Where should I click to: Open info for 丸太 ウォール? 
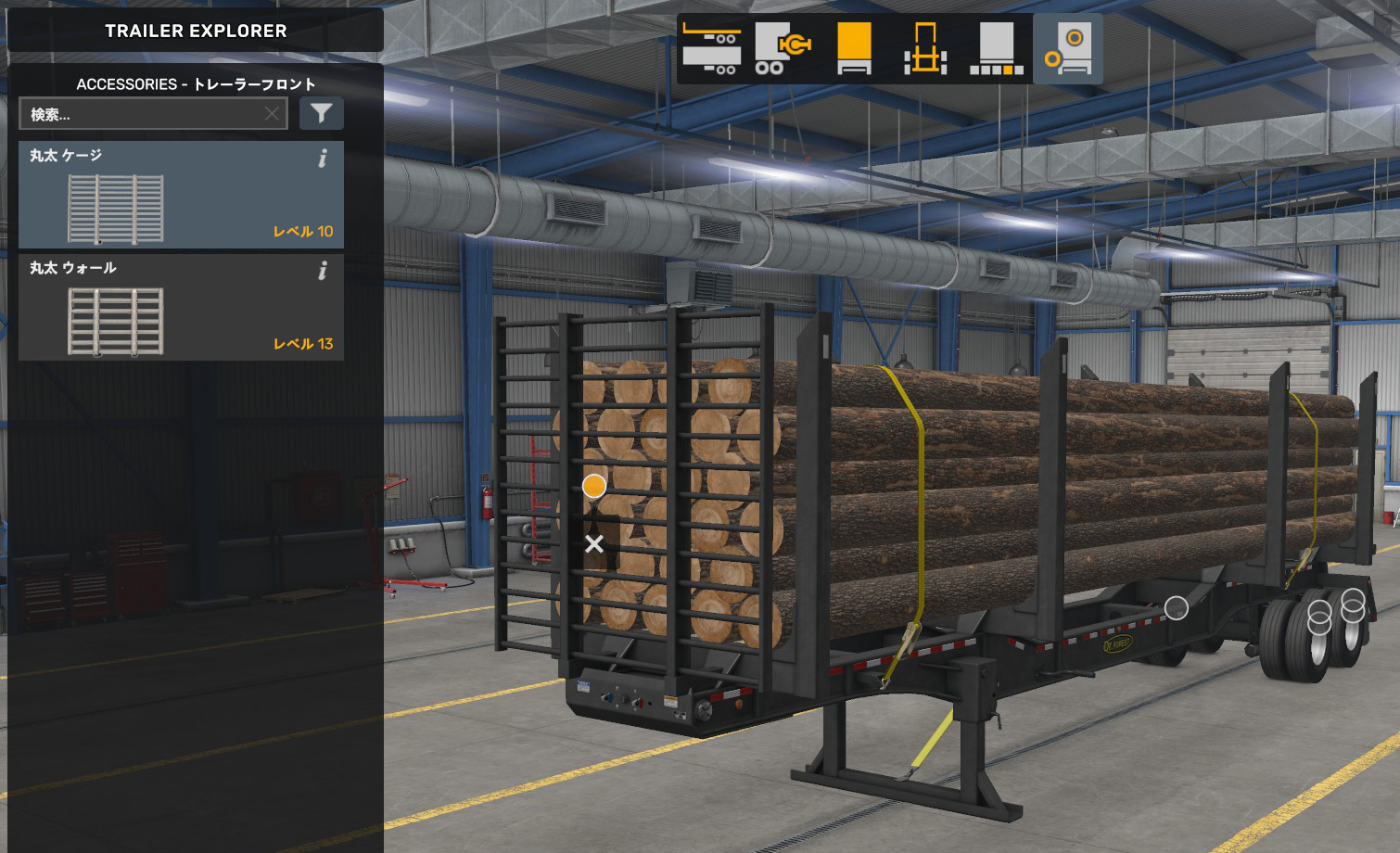coord(323,271)
